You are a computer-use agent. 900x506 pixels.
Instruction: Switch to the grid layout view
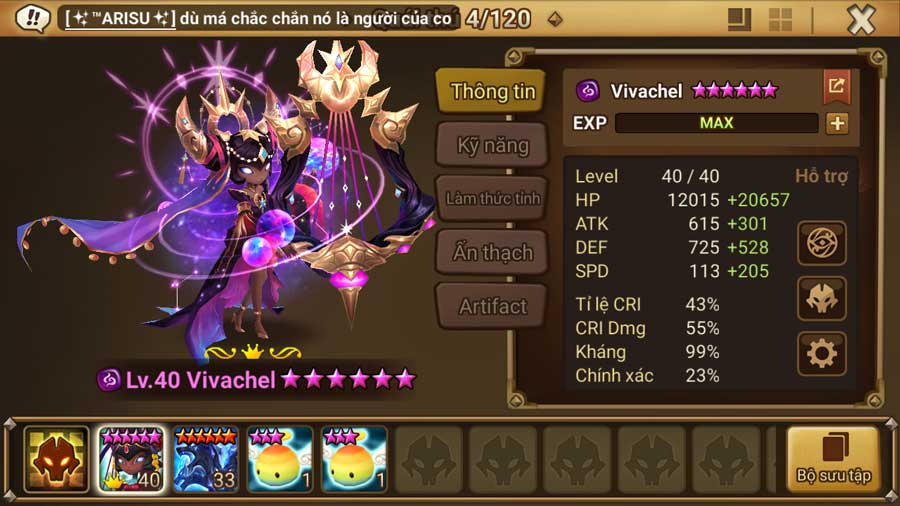pos(780,19)
